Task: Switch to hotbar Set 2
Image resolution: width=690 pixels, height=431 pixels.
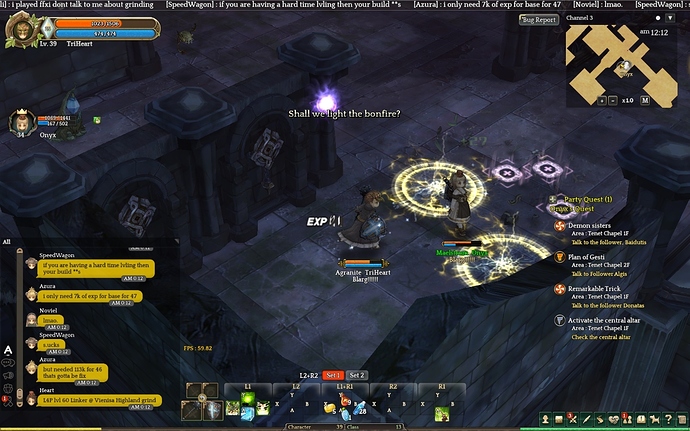Action: point(357,375)
